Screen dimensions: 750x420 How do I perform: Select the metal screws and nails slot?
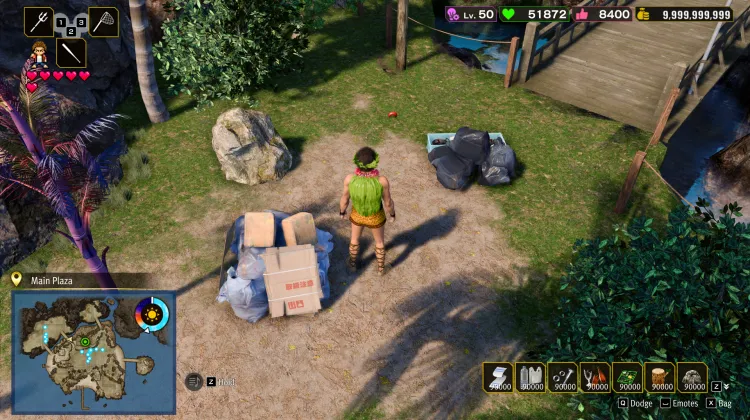click(562, 376)
